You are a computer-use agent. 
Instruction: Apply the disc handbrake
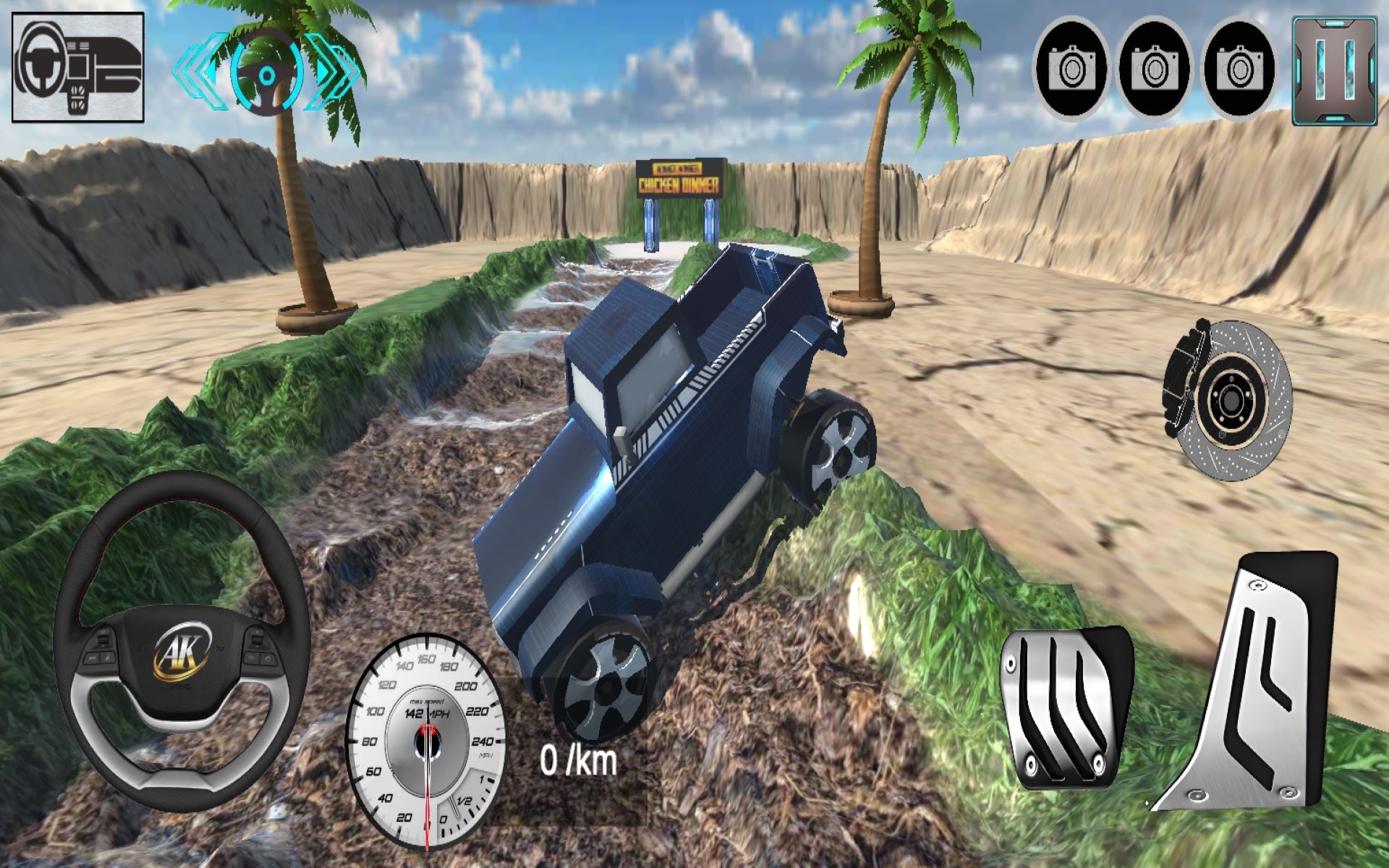[1228, 399]
